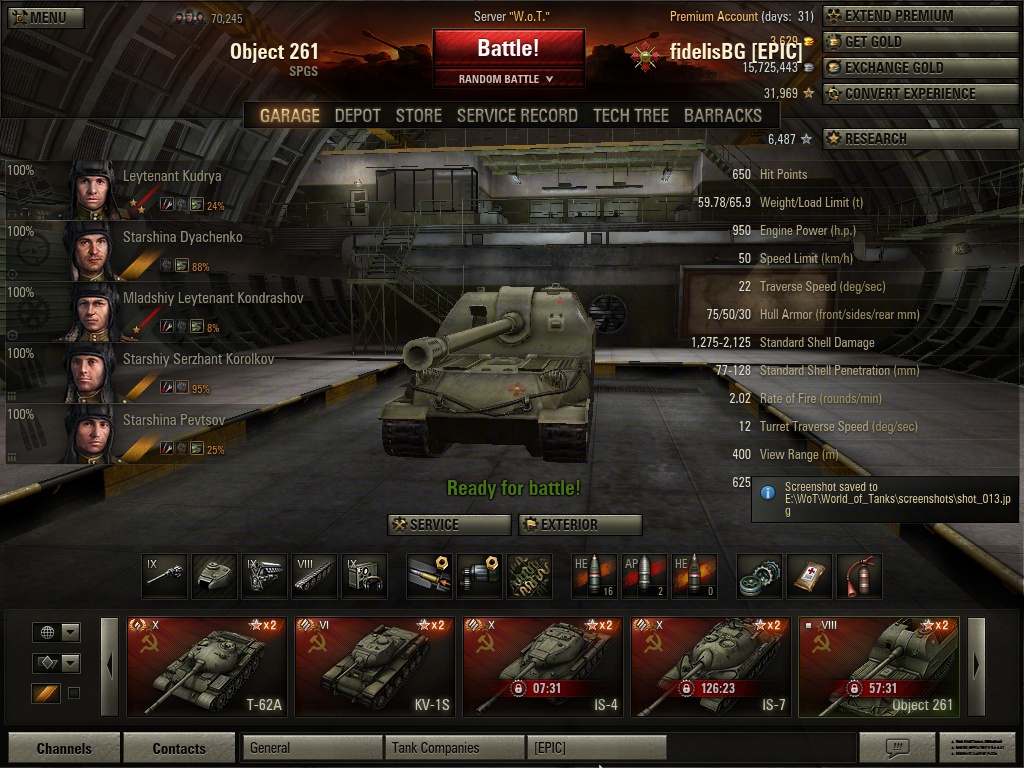1024x768 pixels.
Task: Open the Contacts list
Action: (x=179, y=748)
